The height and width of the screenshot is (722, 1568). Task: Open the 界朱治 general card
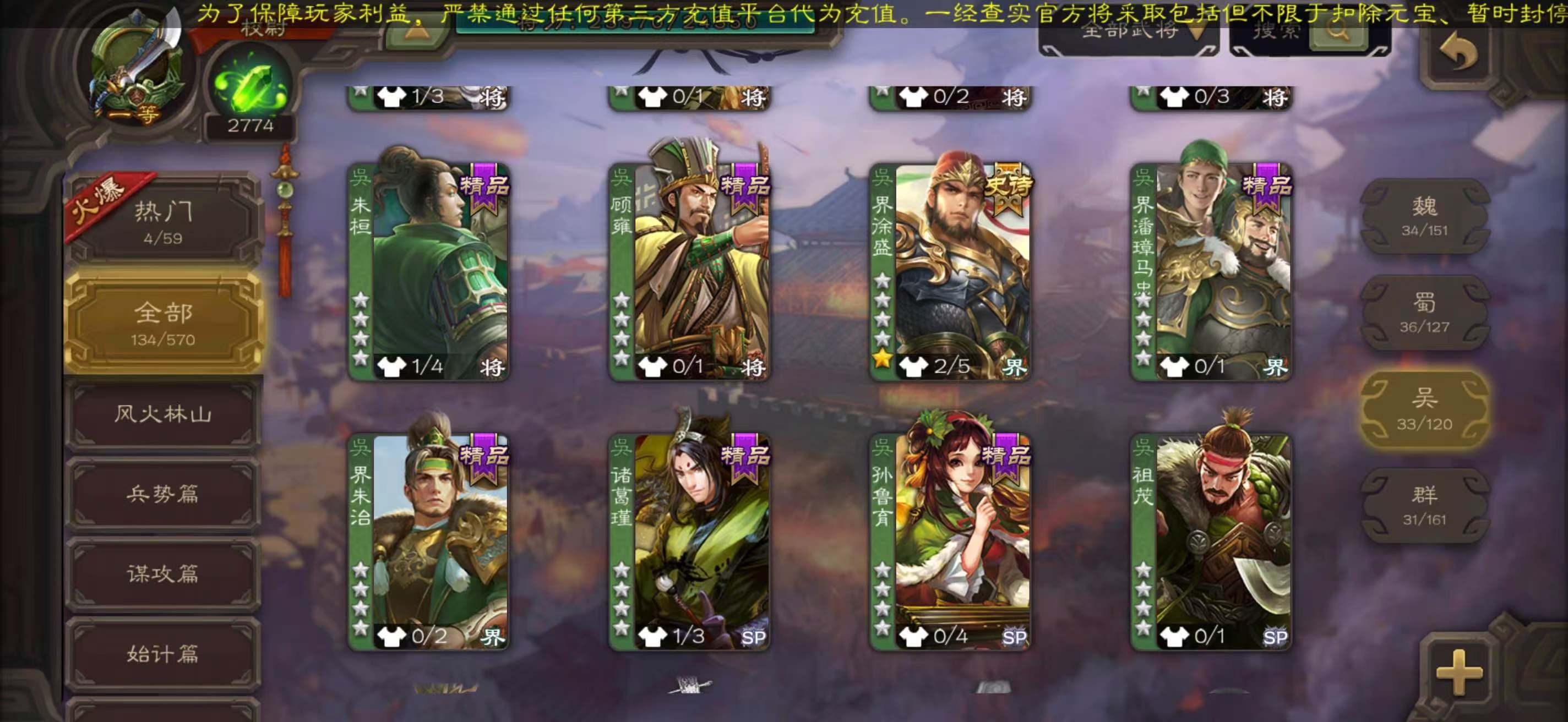428,541
